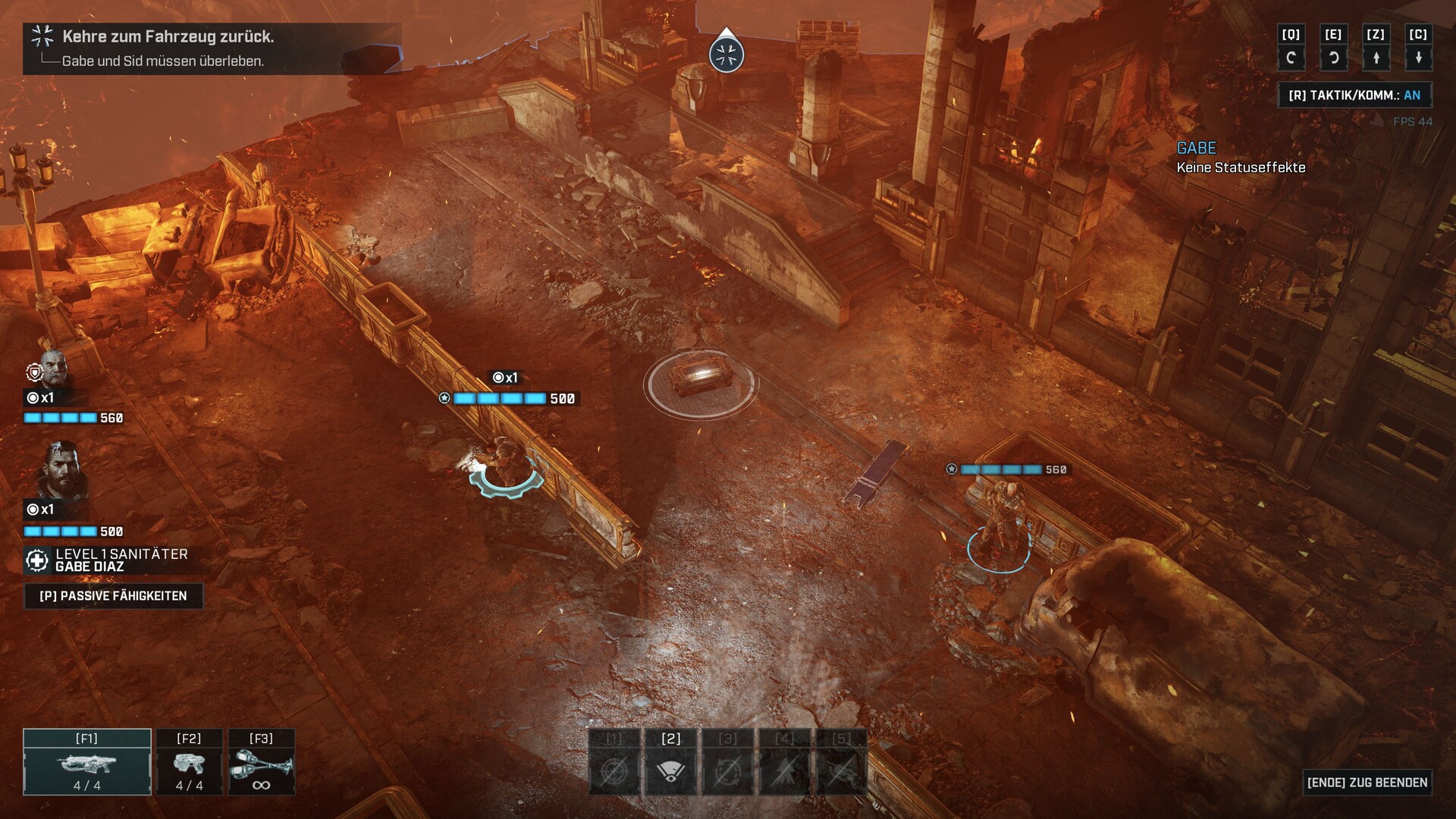Viewport: 1456px width, 819px height.
Task: Switch to the pistol weapon slot
Action: (x=189, y=763)
